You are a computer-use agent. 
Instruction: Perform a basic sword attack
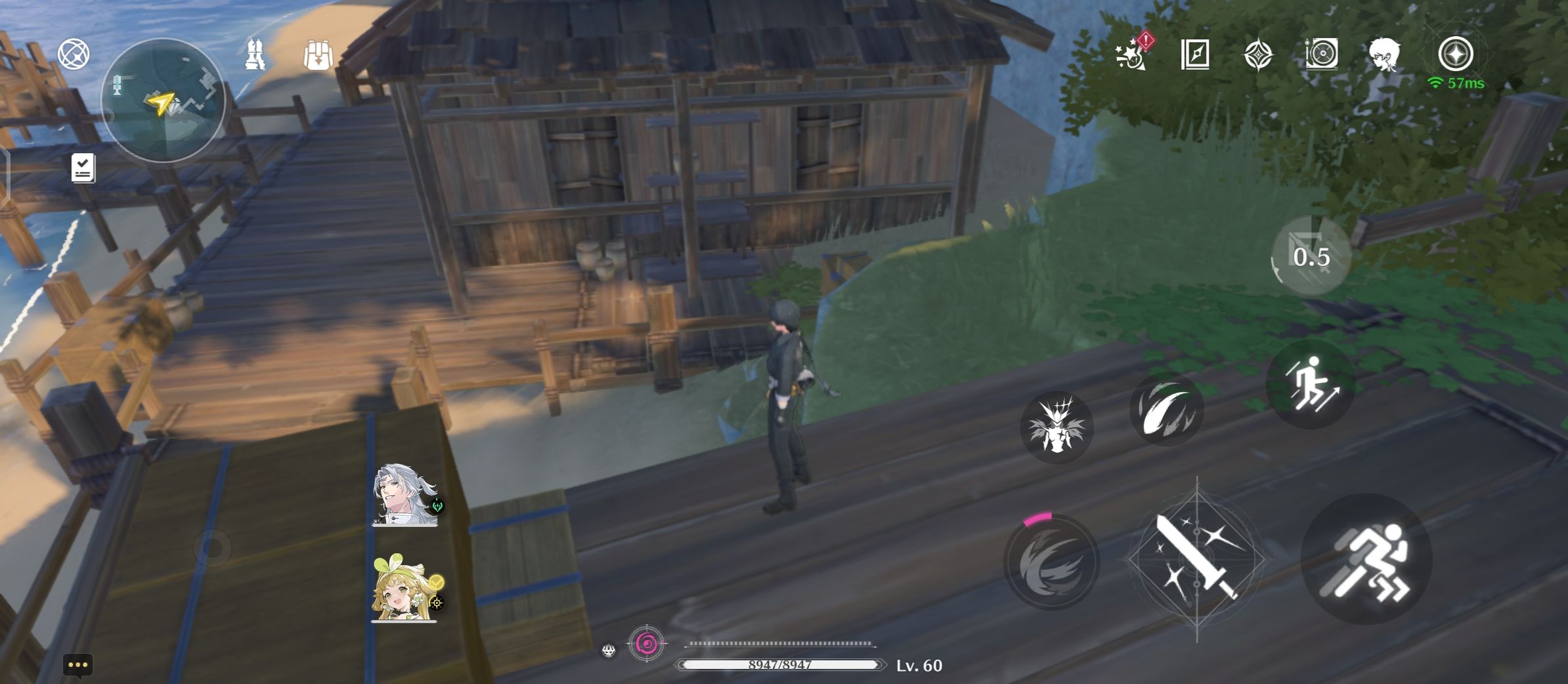(x=1198, y=559)
